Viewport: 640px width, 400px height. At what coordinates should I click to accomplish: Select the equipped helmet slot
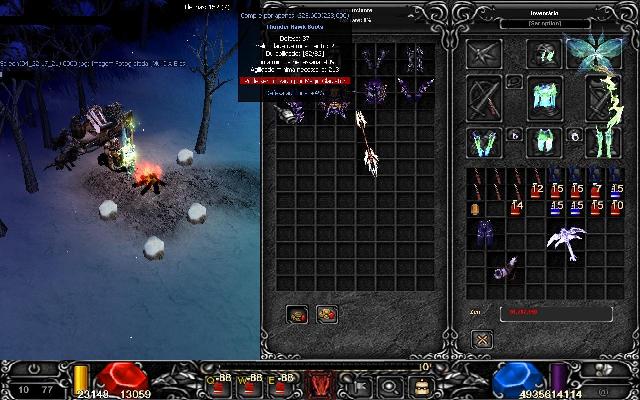545,54
